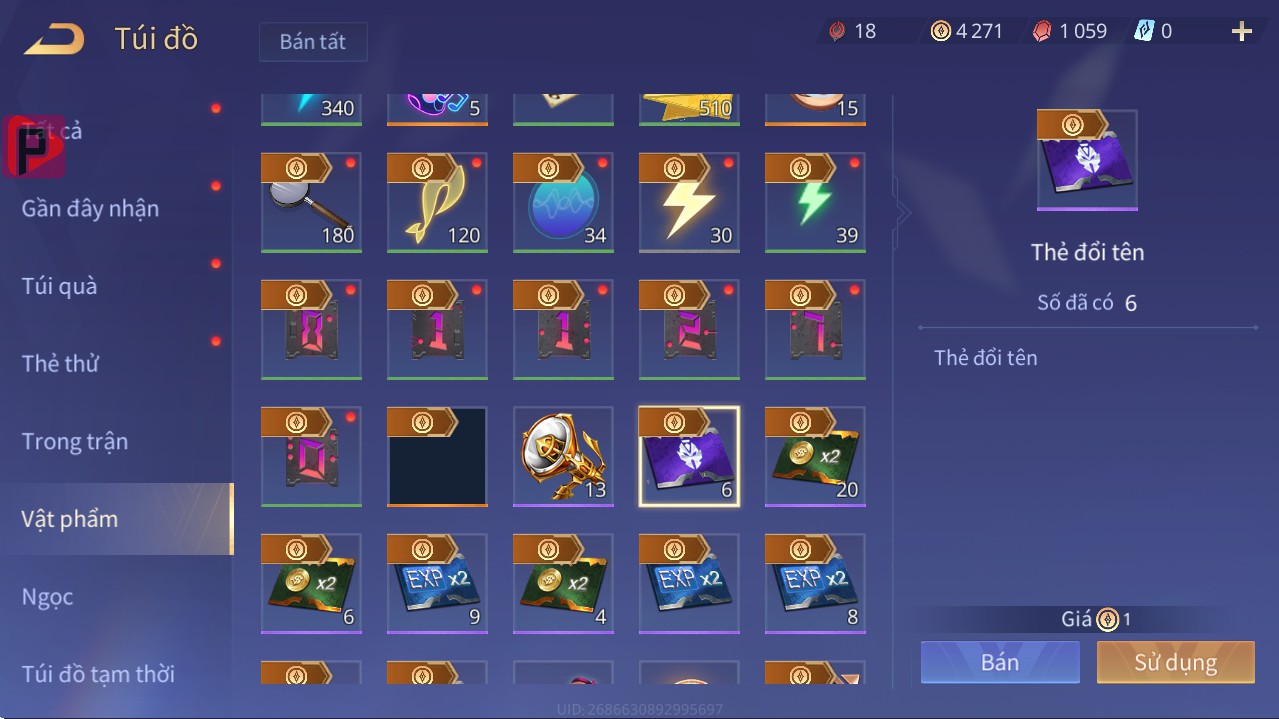The image size is (1279, 719).
Task: Switch to the Gần đây nhận tab
Action: pos(90,208)
